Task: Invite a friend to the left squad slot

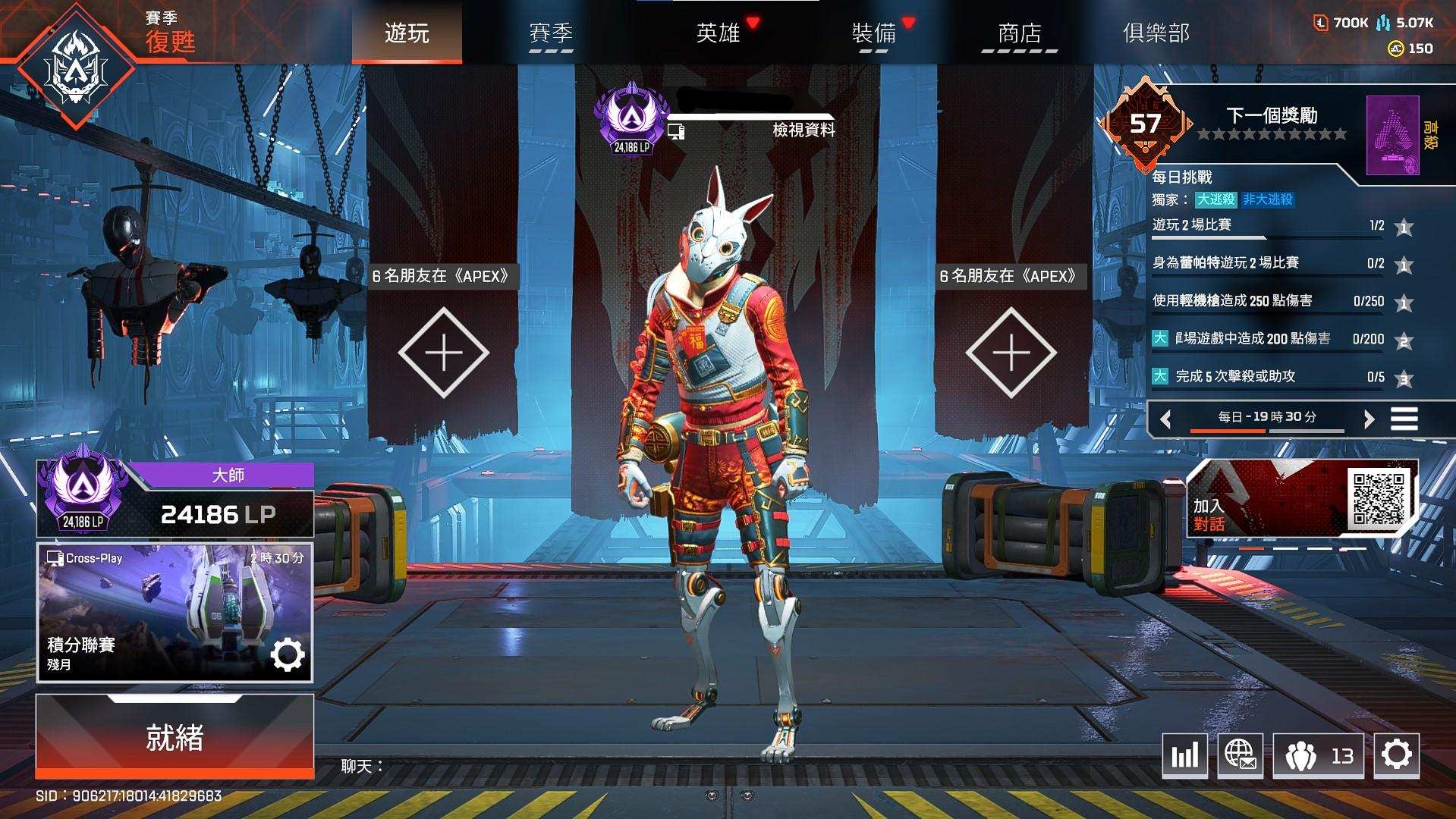Action: click(444, 353)
